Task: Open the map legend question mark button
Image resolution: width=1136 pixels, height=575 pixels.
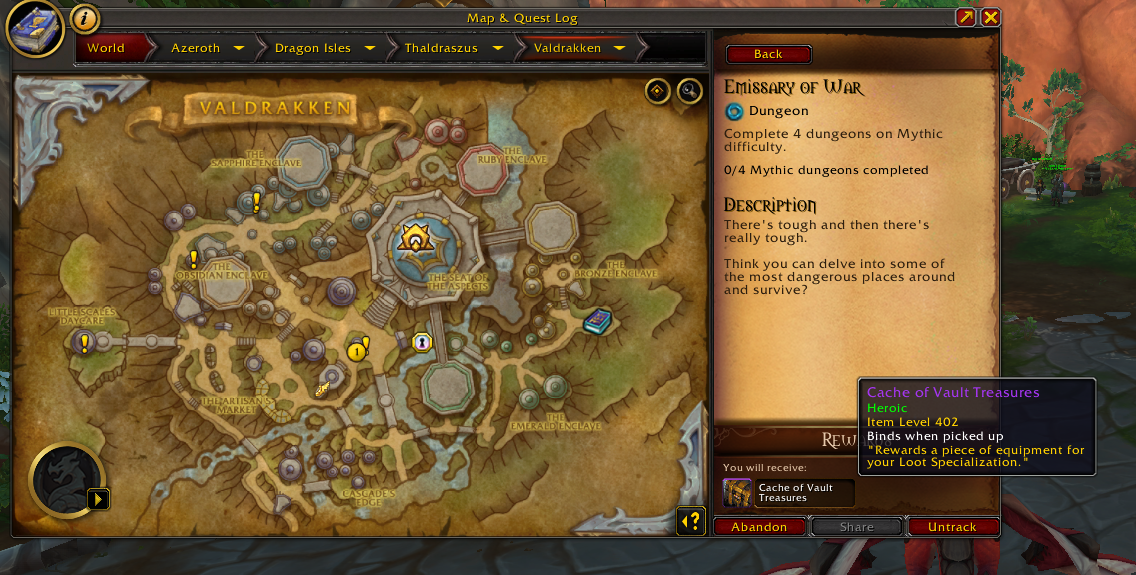Action: point(690,521)
